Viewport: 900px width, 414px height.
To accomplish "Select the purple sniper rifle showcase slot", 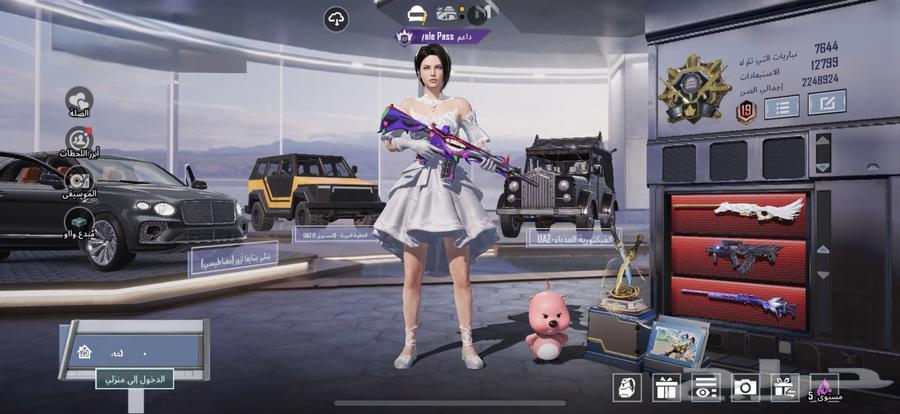I will tap(740, 300).
